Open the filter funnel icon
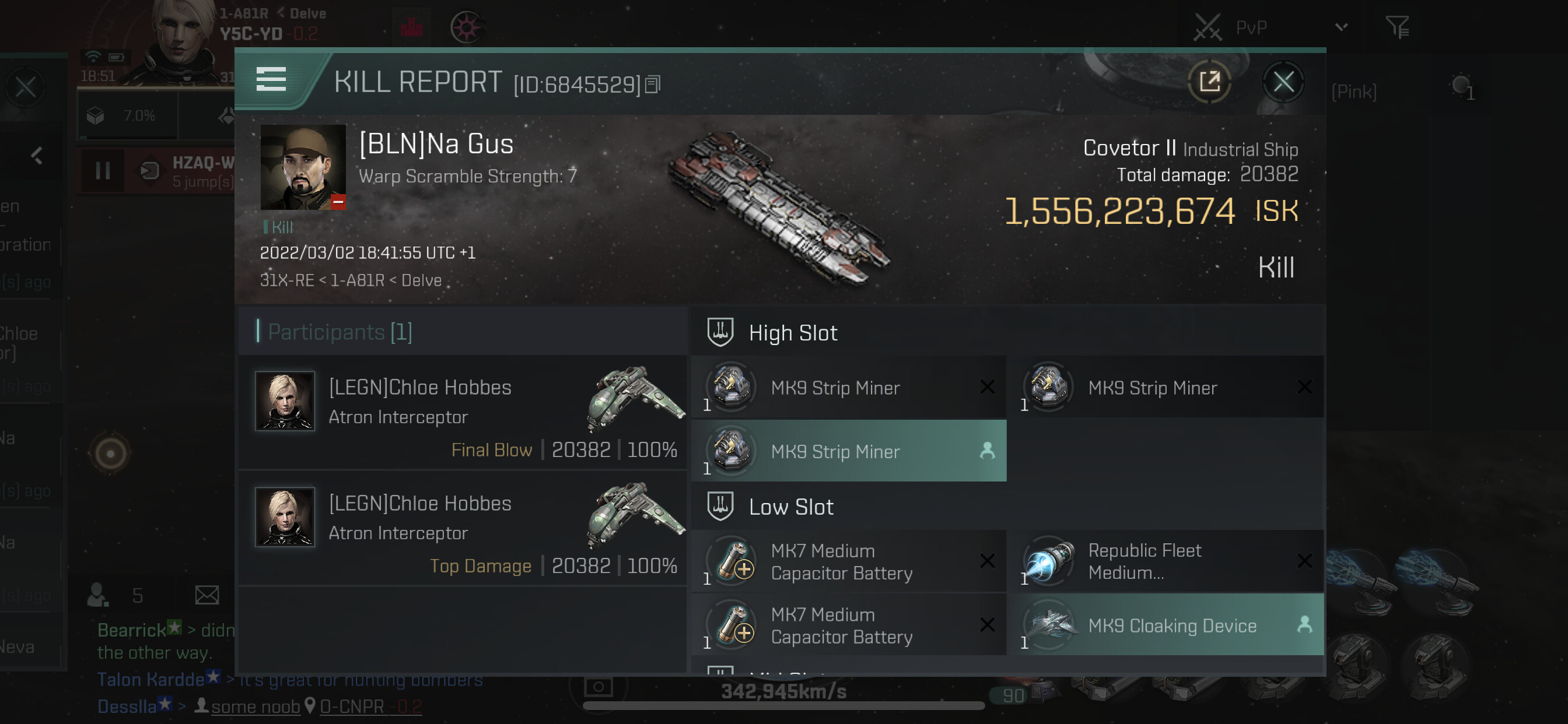Image resolution: width=1568 pixels, height=724 pixels. point(1397,27)
